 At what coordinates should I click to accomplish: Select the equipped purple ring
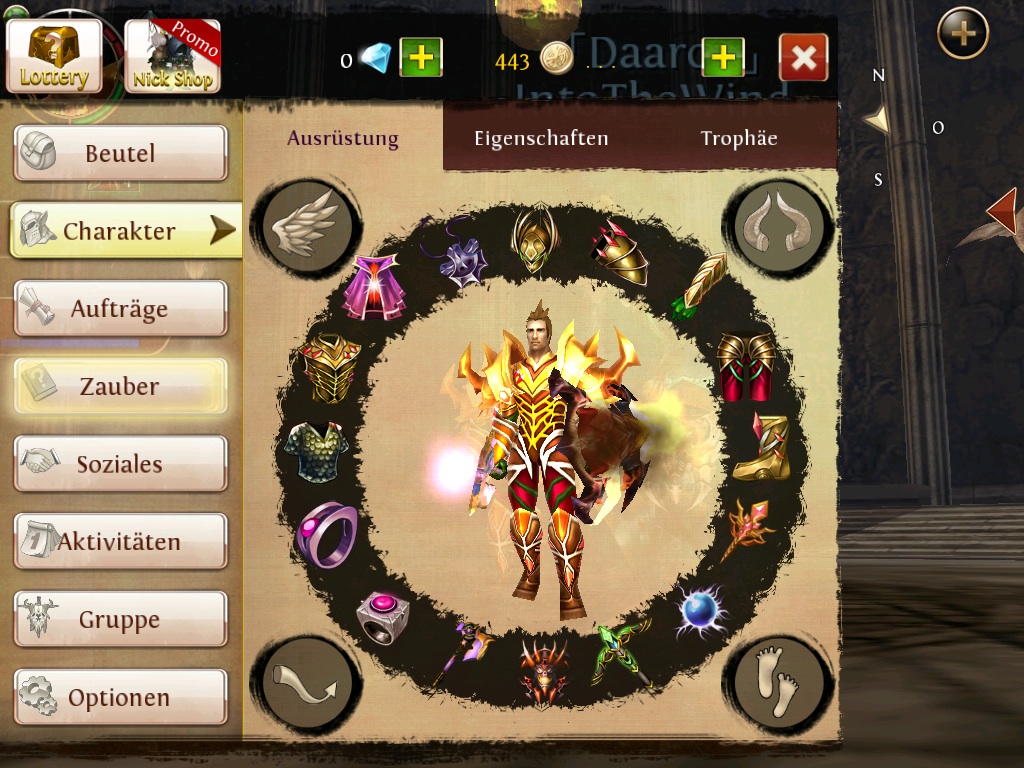(327, 533)
